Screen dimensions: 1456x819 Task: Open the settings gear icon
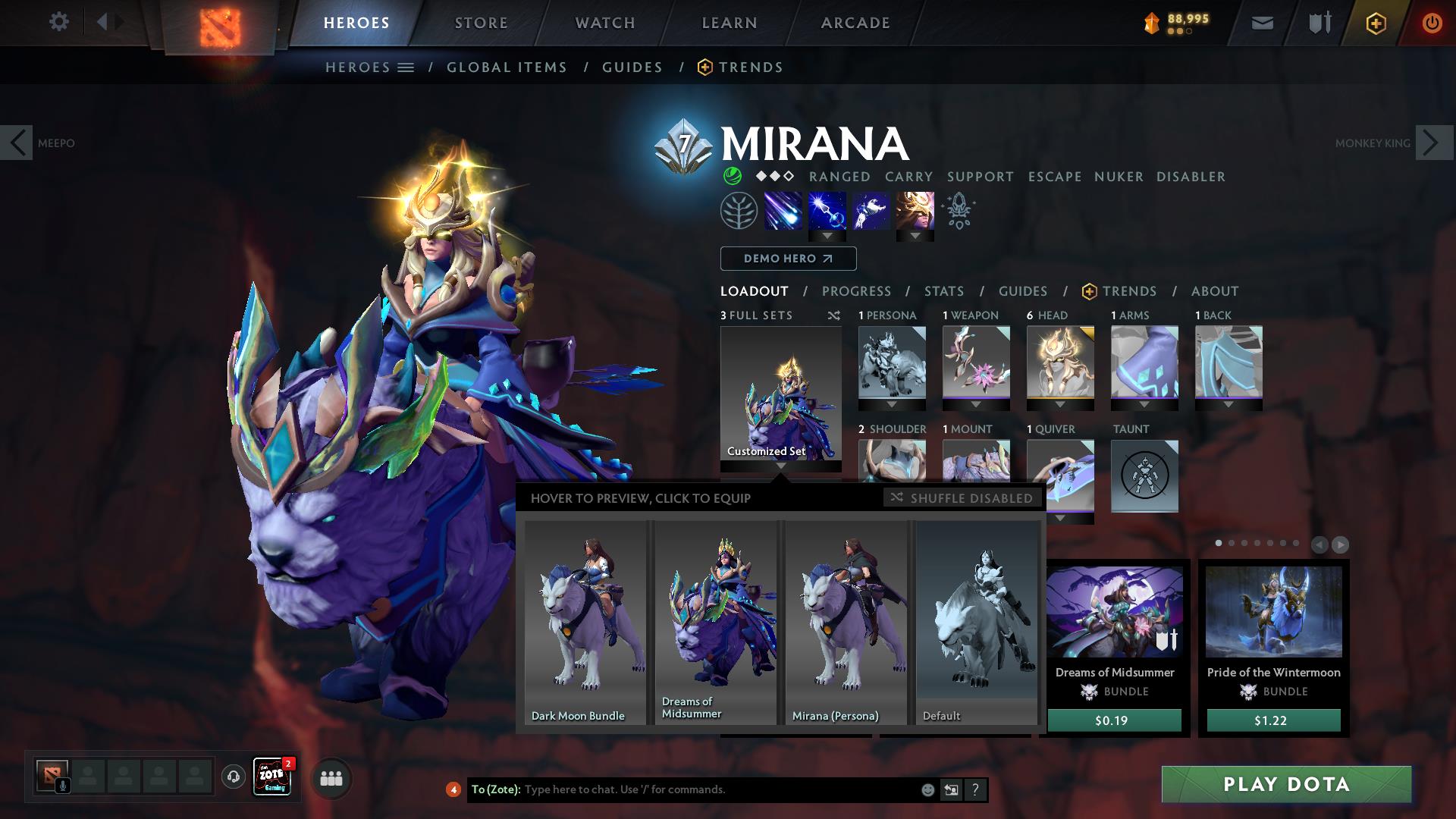tap(59, 22)
